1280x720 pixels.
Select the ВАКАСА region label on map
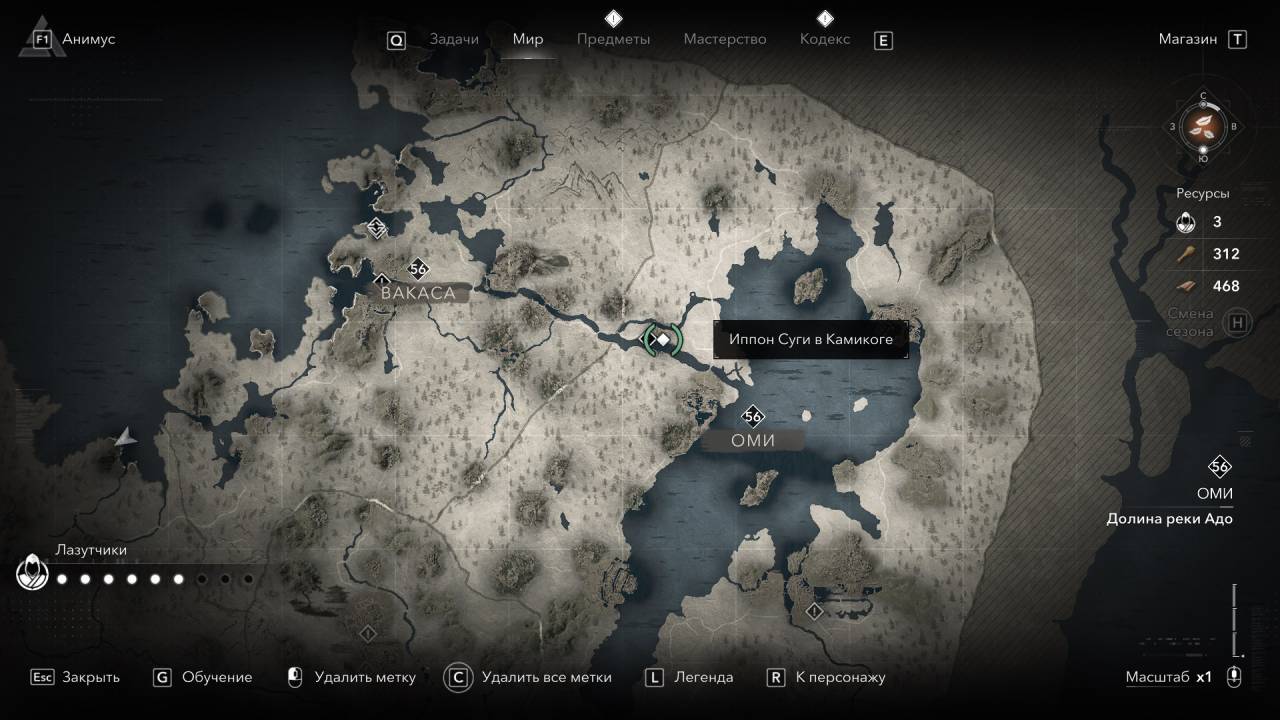point(417,293)
